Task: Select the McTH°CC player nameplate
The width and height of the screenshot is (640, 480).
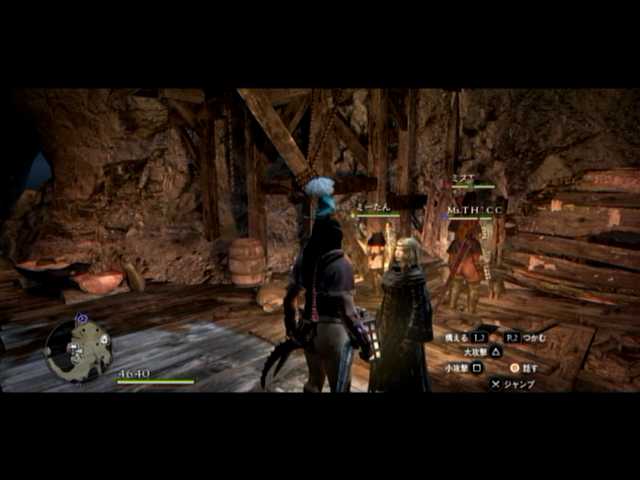Action: tap(475, 209)
